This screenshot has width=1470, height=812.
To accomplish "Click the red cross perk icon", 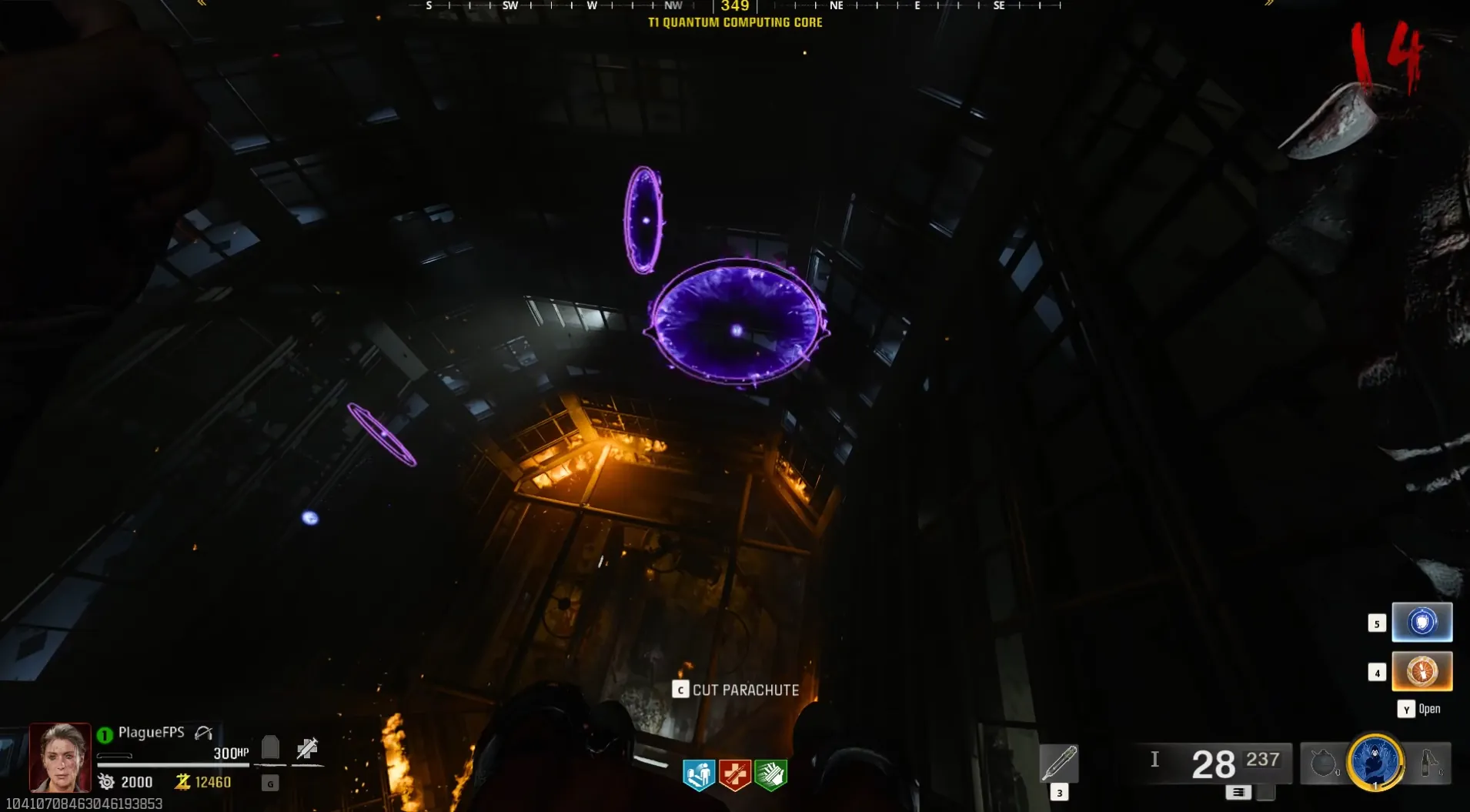I will [x=735, y=774].
